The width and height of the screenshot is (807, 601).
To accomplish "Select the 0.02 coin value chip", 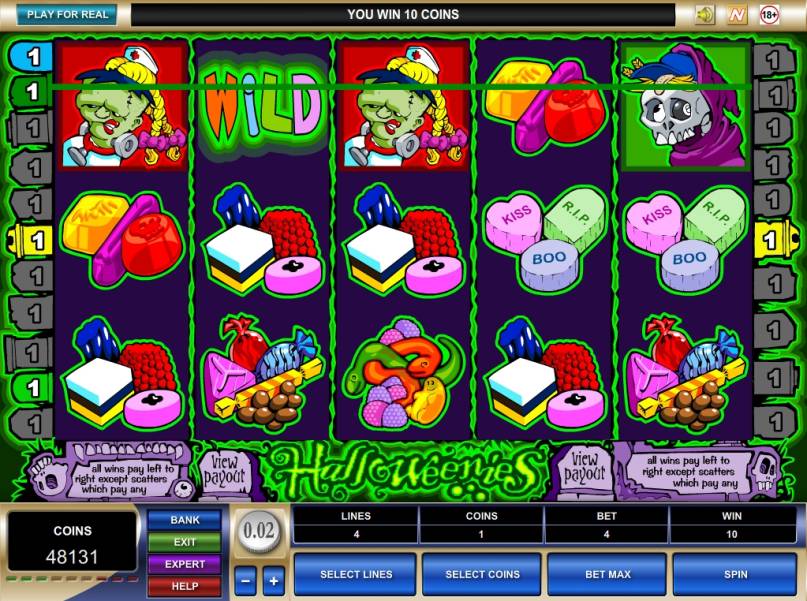I will [x=259, y=530].
